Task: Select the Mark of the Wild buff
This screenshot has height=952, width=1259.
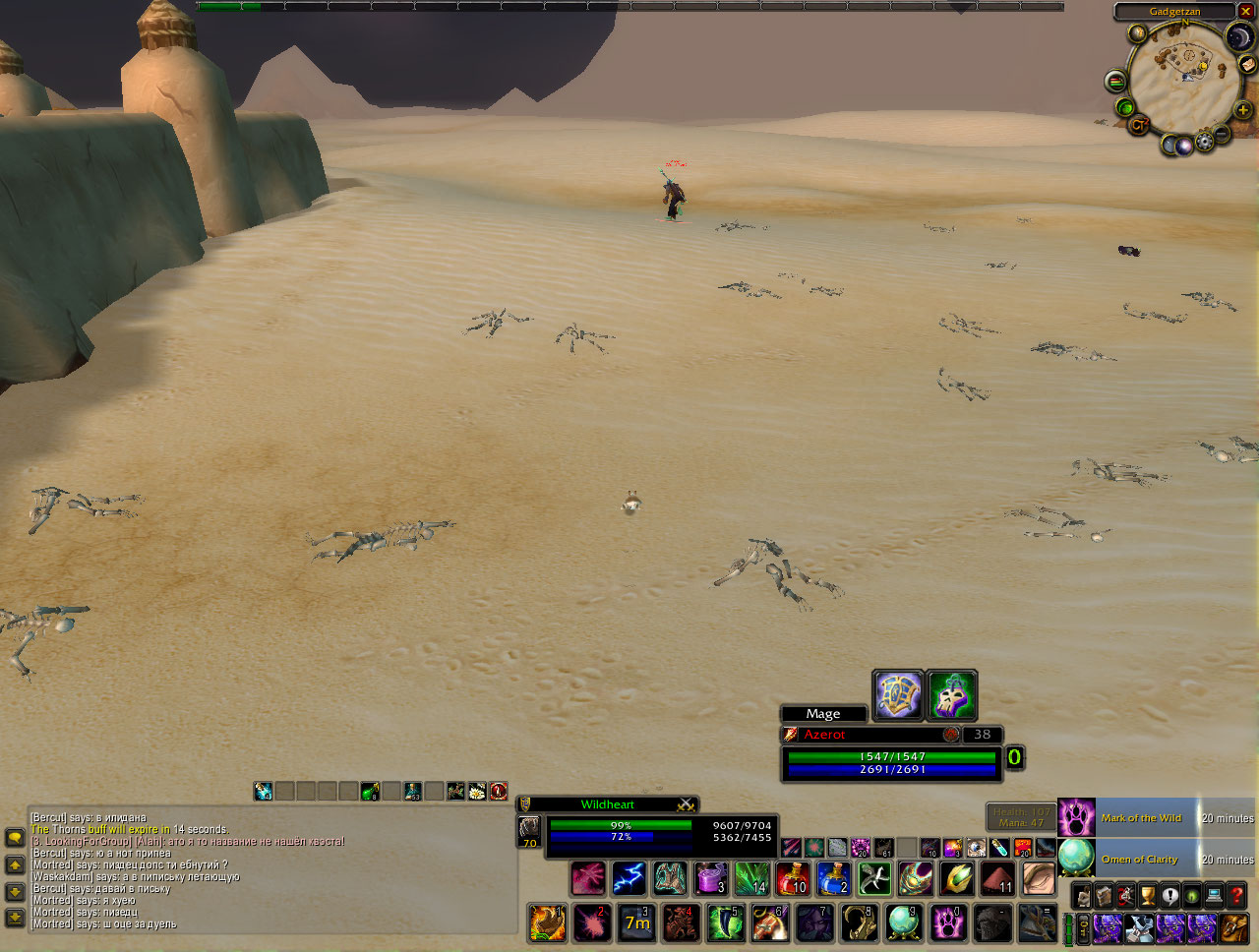Action: pyautogui.click(x=1141, y=817)
